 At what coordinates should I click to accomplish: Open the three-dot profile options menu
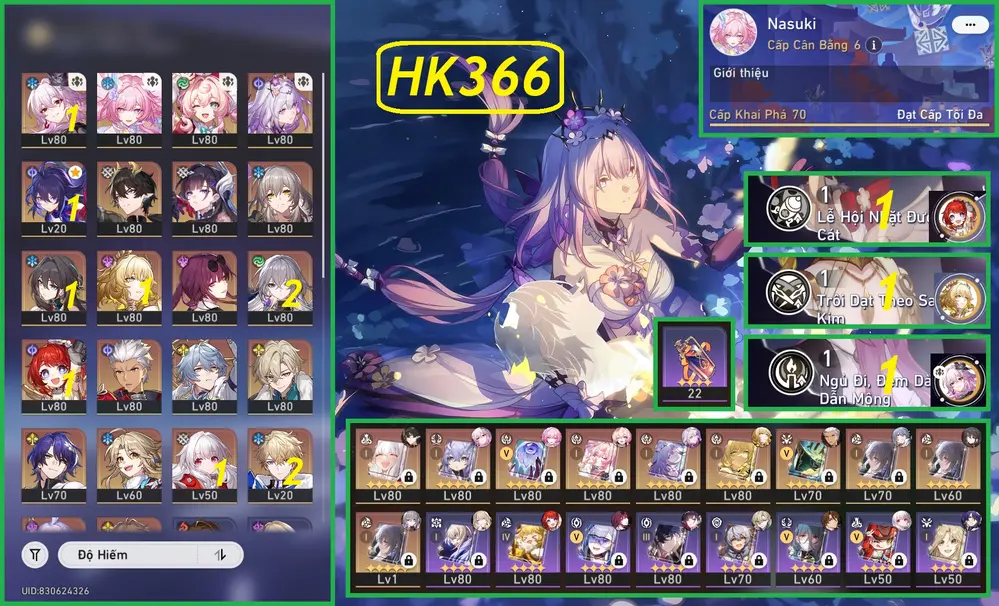point(965,26)
